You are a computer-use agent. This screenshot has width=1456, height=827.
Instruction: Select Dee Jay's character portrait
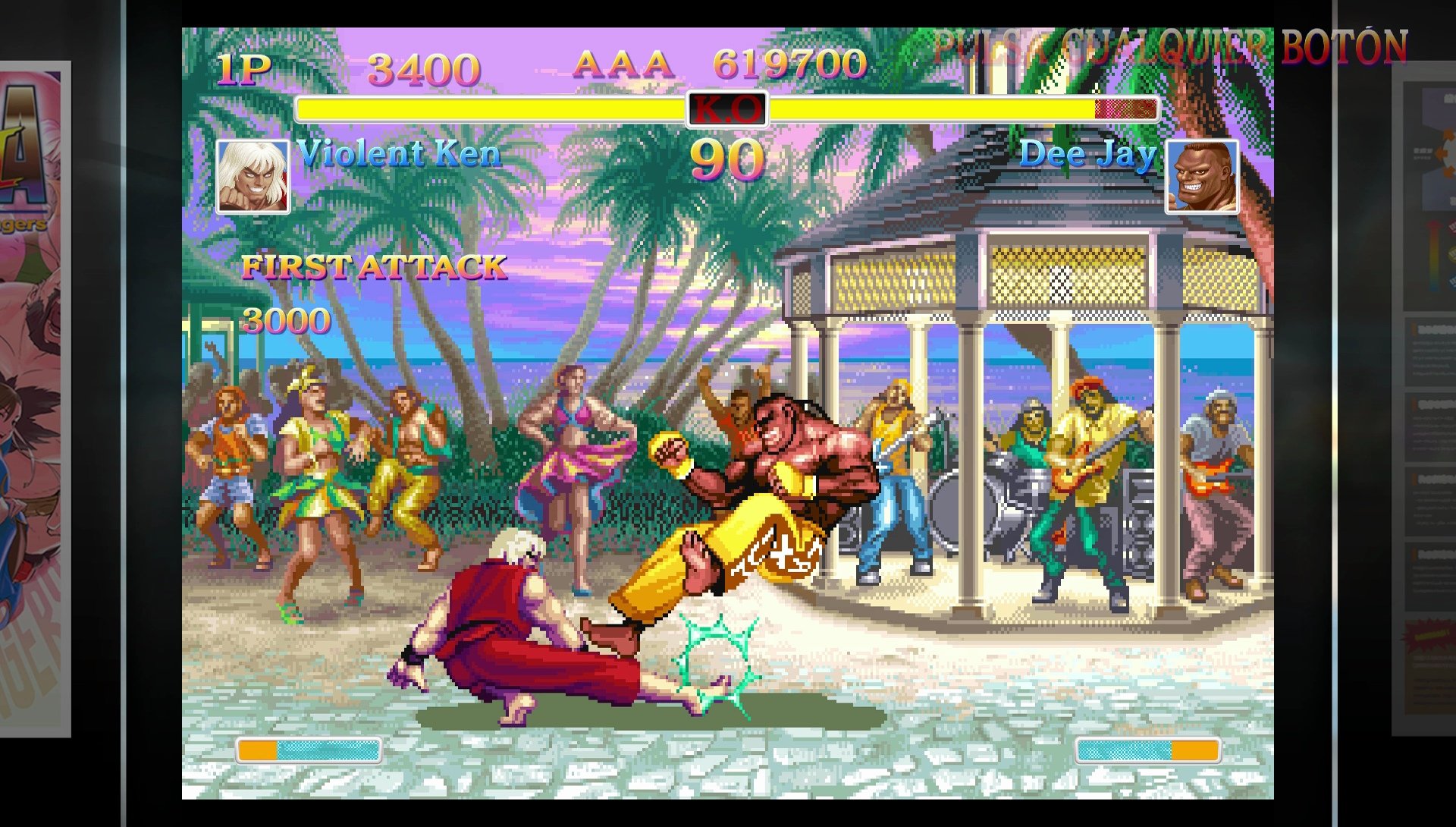click(x=1200, y=176)
